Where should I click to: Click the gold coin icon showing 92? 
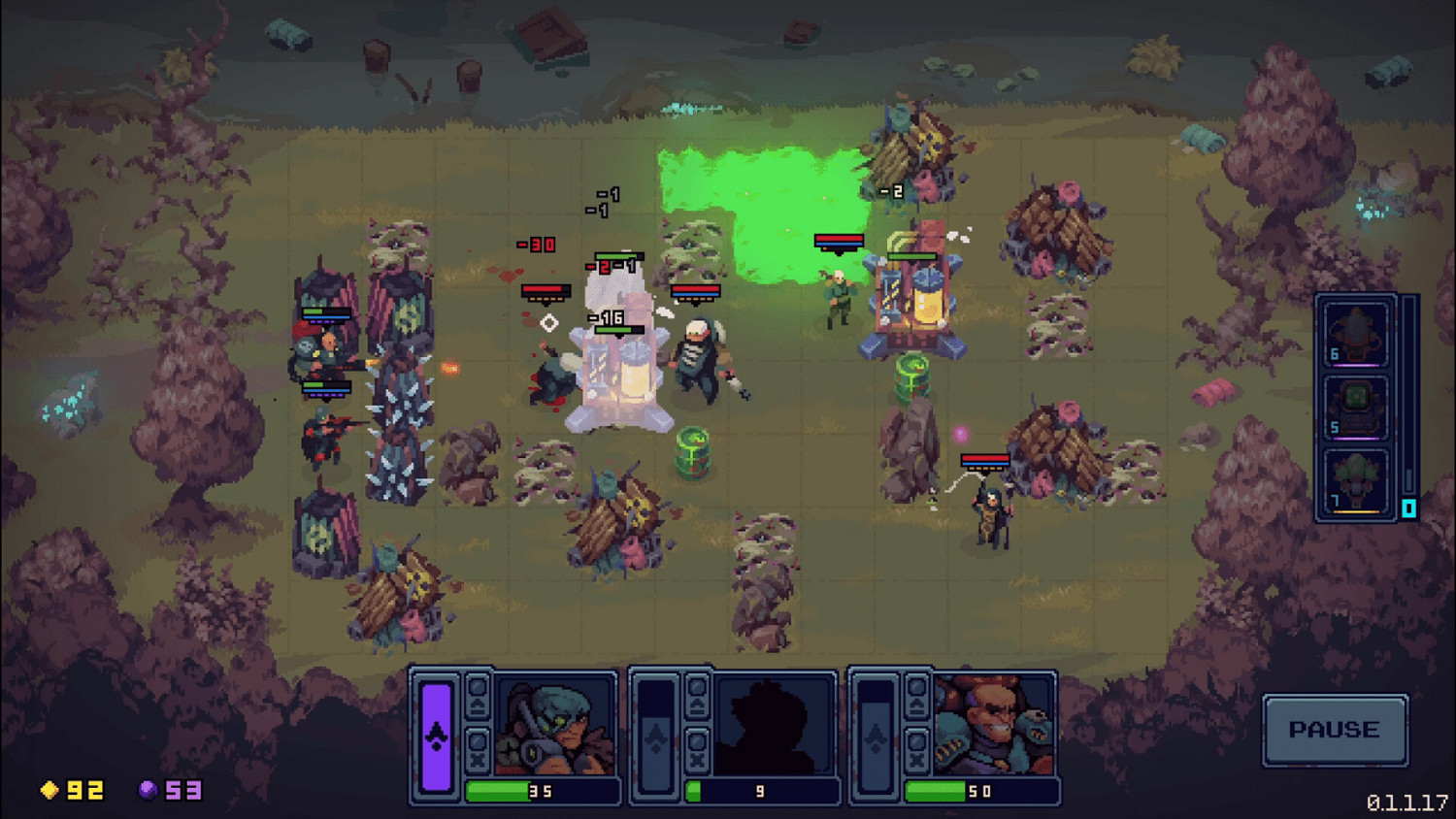[50, 789]
